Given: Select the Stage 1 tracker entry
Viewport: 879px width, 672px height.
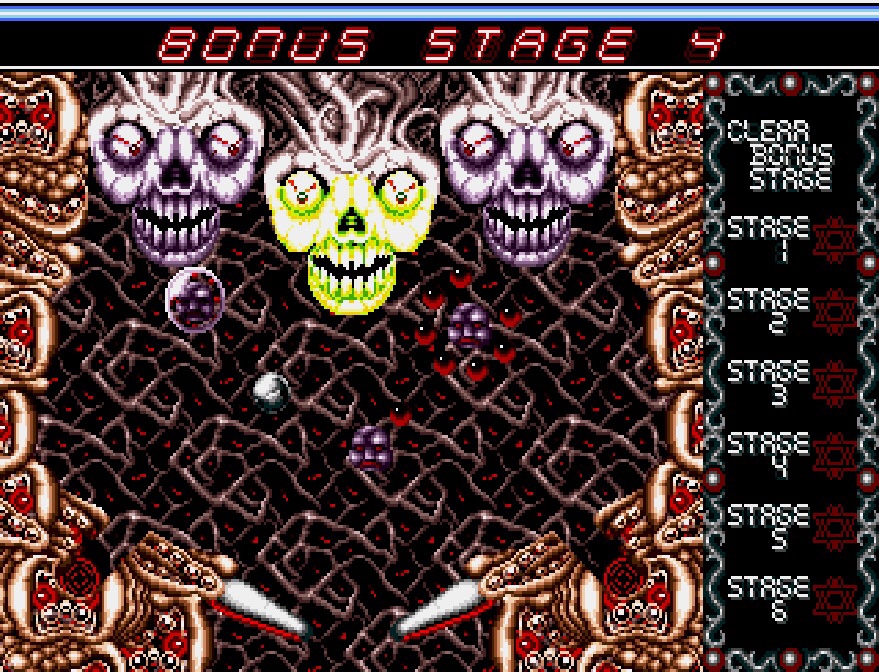Looking at the screenshot, I should point(767,238).
